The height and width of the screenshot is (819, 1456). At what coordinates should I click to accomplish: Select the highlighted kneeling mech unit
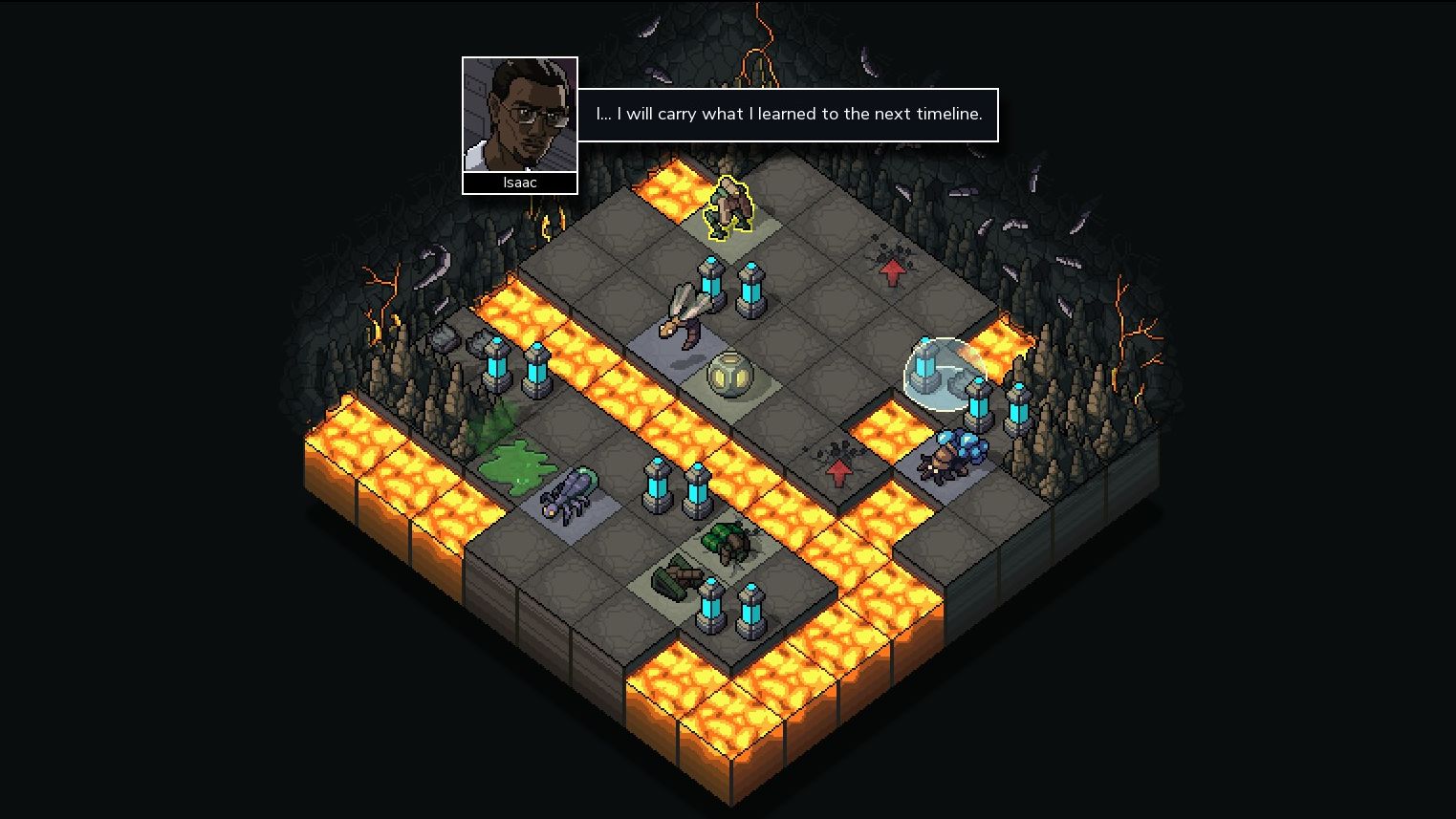click(729, 210)
